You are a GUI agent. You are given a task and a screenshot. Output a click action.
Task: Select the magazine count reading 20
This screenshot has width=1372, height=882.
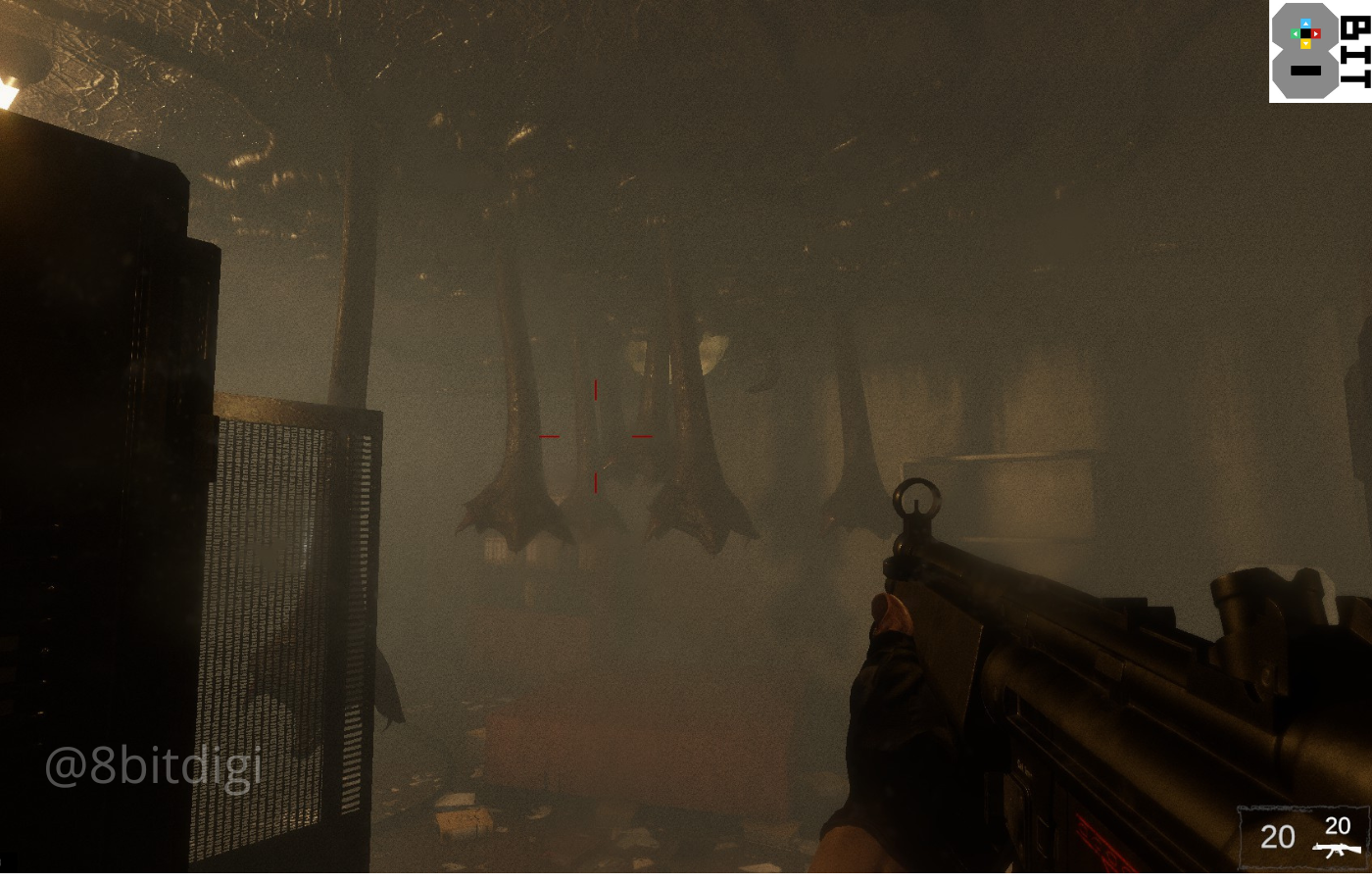click(1276, 836)
